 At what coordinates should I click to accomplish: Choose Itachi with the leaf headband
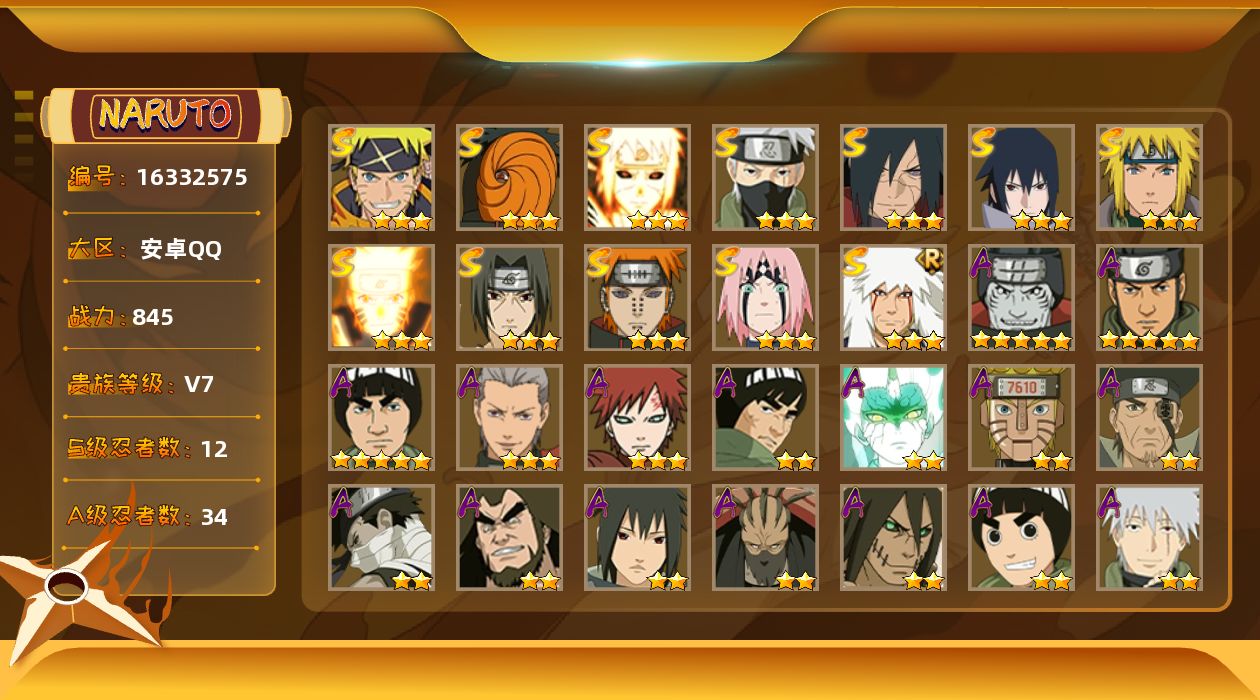pyautogui.click(x=509, y=297)
